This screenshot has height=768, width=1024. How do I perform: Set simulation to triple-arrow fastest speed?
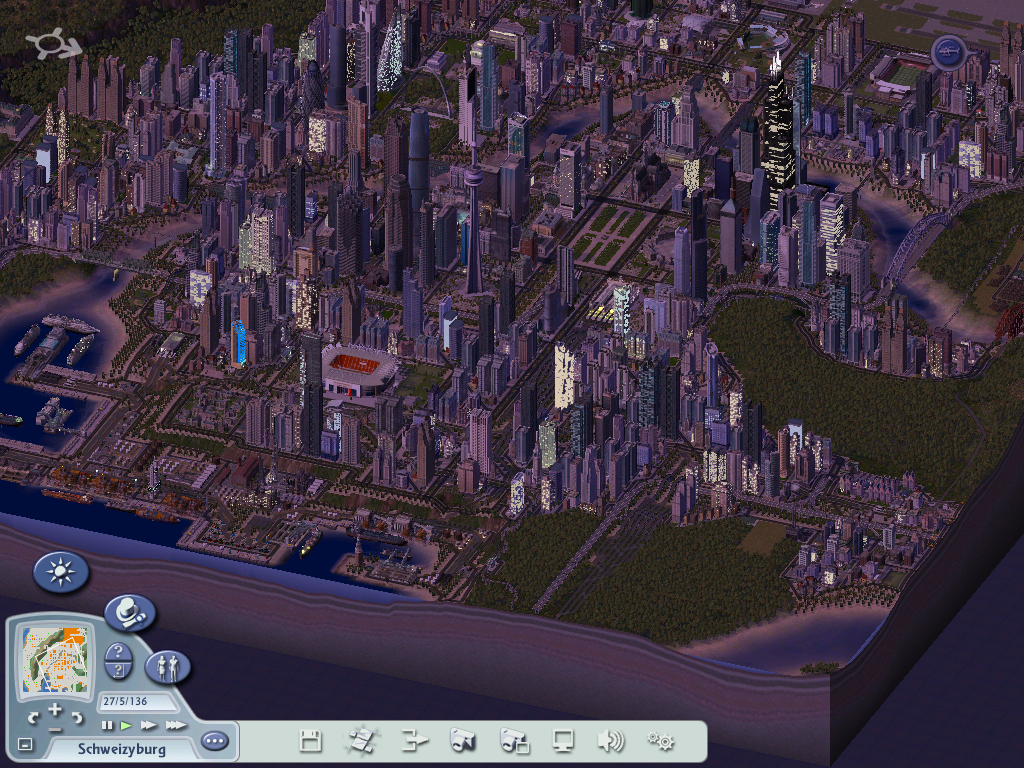click(x=175, y=725)
